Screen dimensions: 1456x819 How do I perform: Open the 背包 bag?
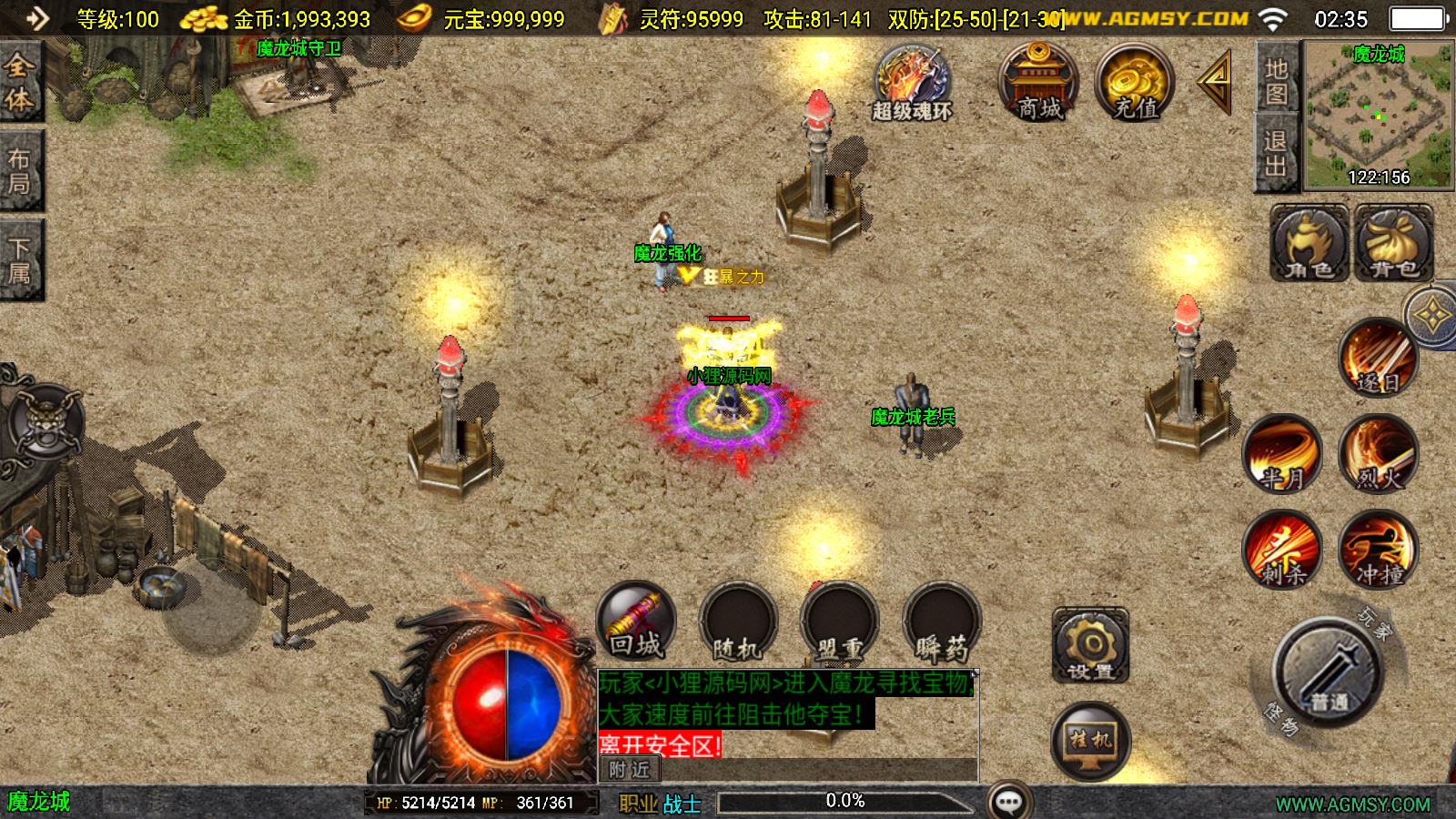pos(1393,242)
